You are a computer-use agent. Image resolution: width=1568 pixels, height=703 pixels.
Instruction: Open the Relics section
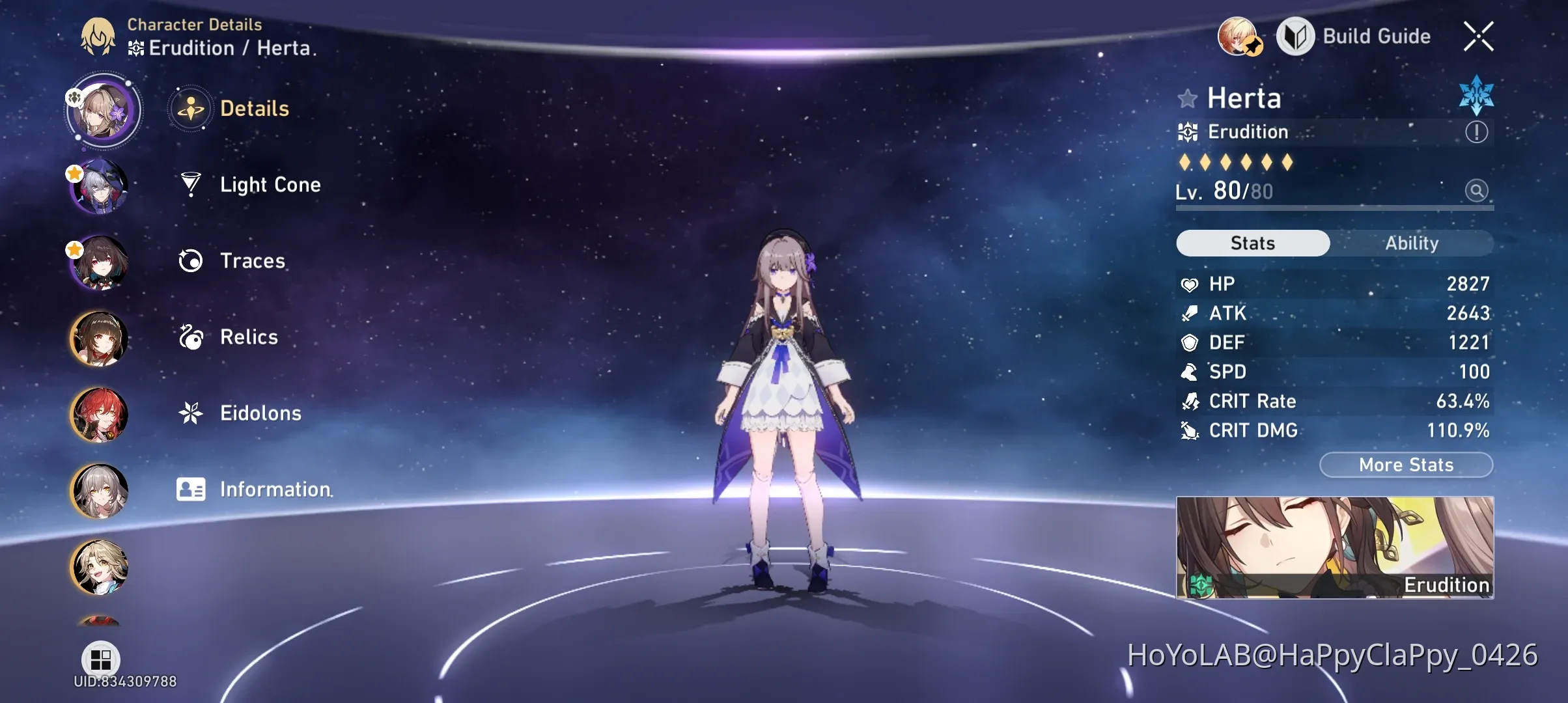[x=247, y=337]
